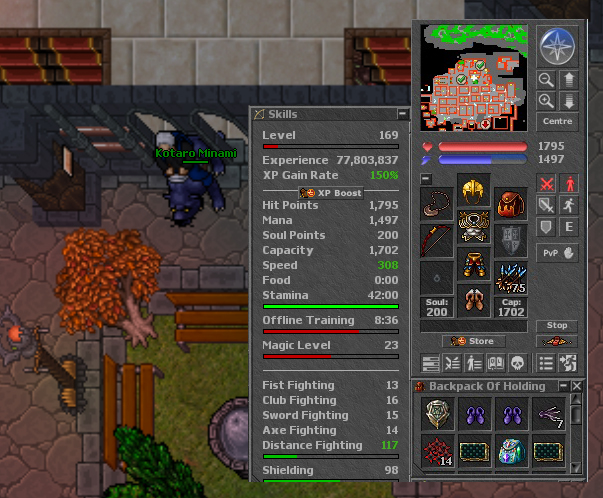This screenshot has width=603, height=498.
Task: Click on the minimap
Action: click(x=475, y=76)
